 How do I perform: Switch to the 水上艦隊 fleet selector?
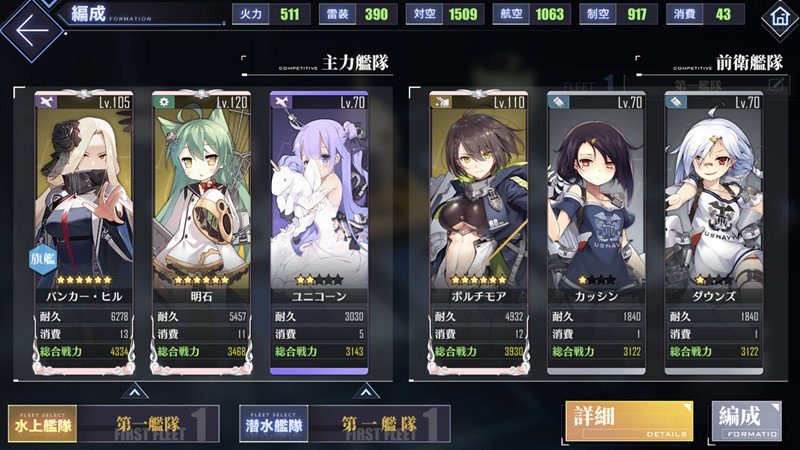[43, 422]
